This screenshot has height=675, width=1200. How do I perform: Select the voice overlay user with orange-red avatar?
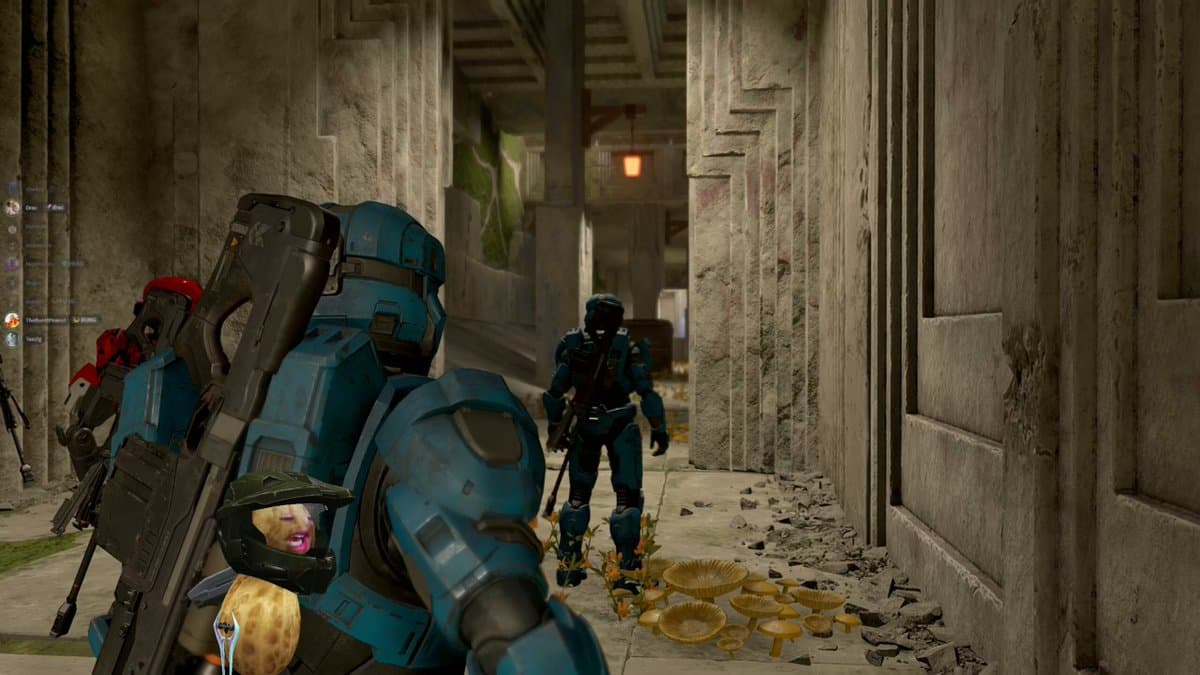tap(12, 320)
